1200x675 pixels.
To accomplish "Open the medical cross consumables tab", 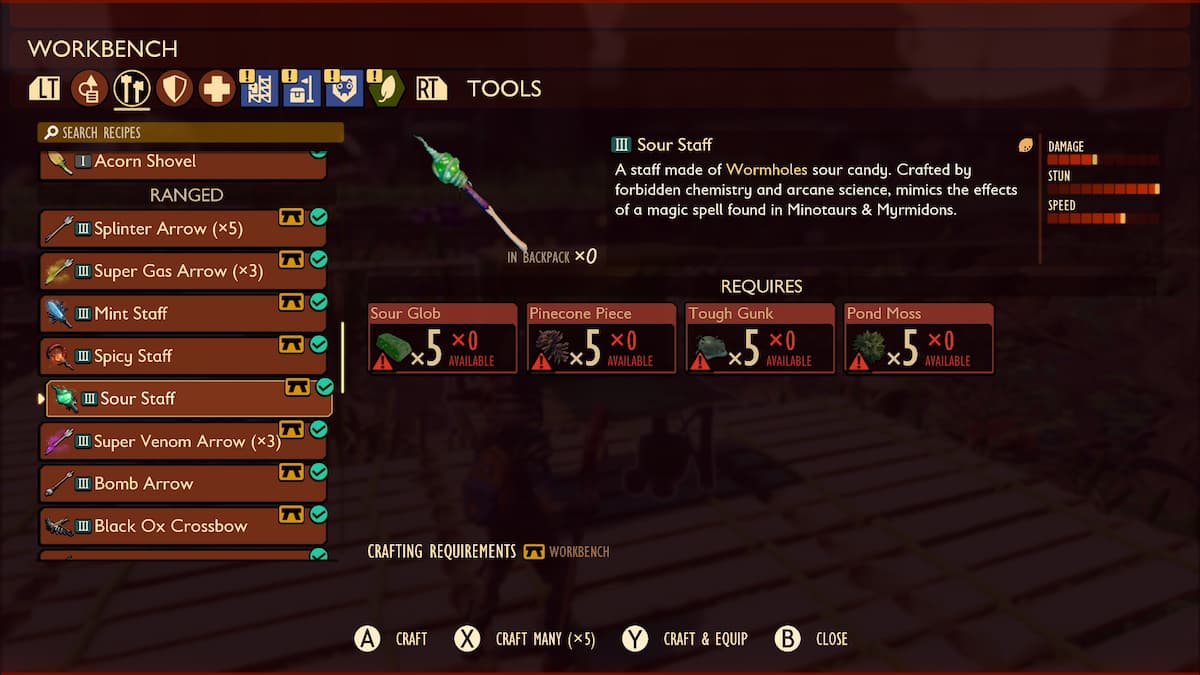I will (x=216, y=89).
